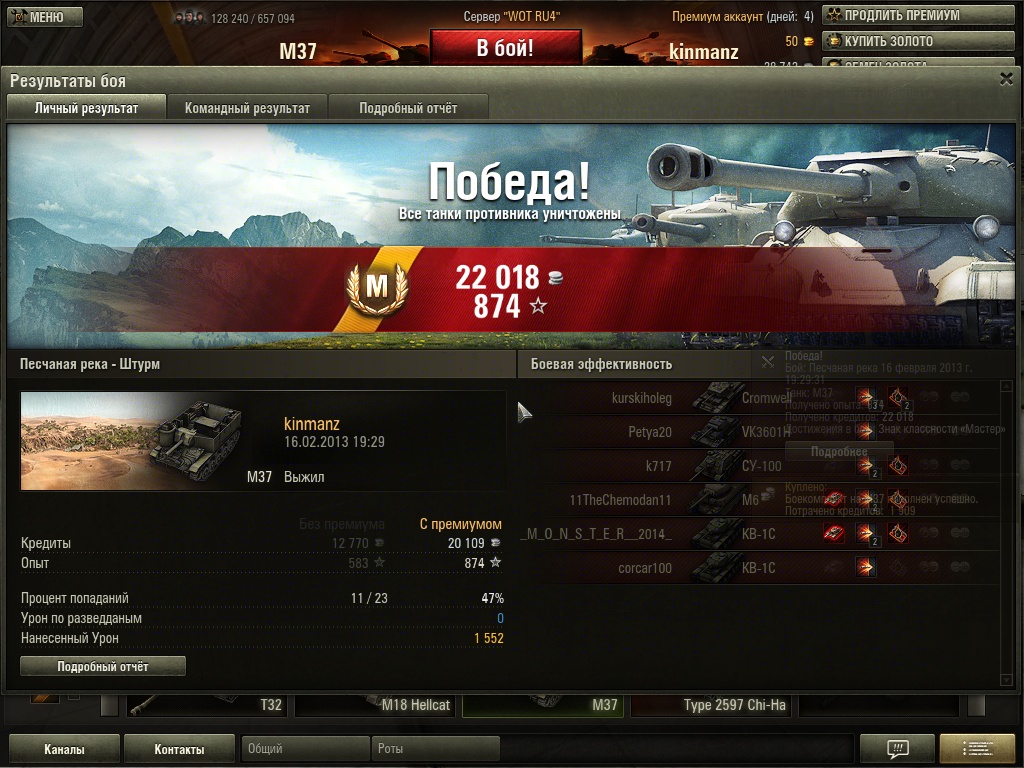Switch to the Общий chat tab
Image resolution: width=1024 pixels, height=768 pixels.
(304, 749)
